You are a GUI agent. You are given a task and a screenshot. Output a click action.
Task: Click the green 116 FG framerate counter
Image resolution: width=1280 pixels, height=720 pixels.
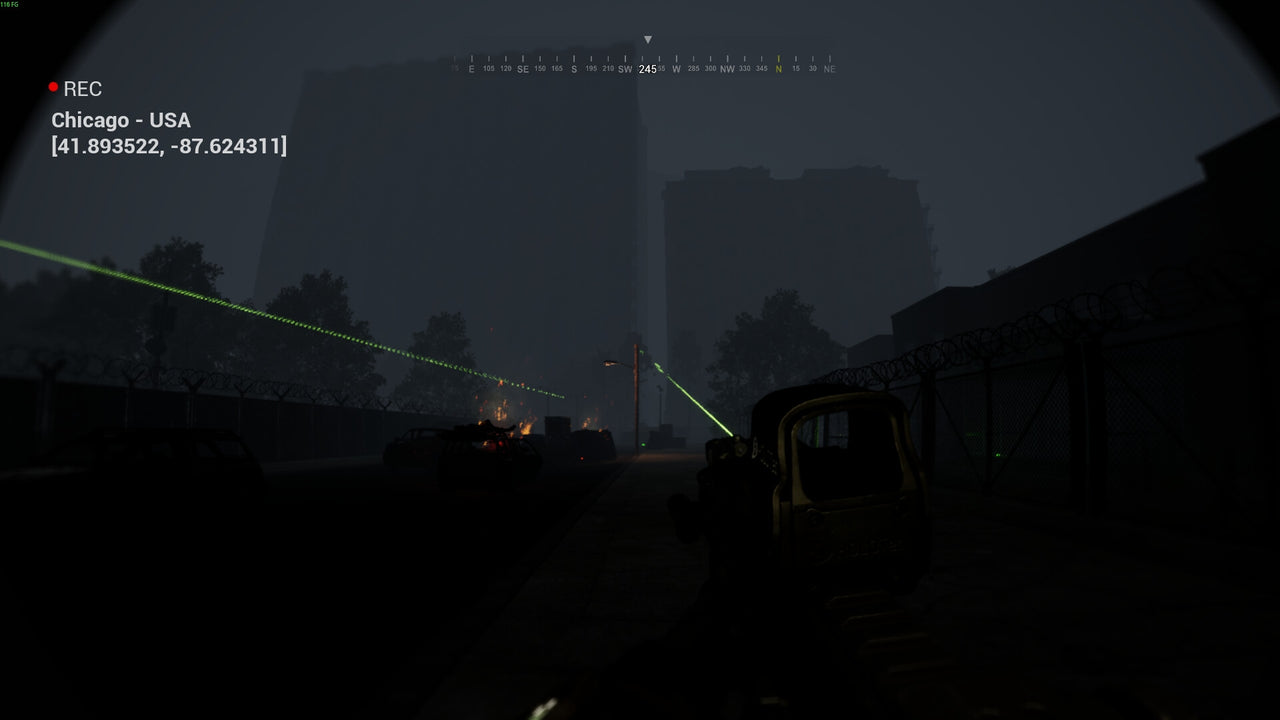[8, 4]
